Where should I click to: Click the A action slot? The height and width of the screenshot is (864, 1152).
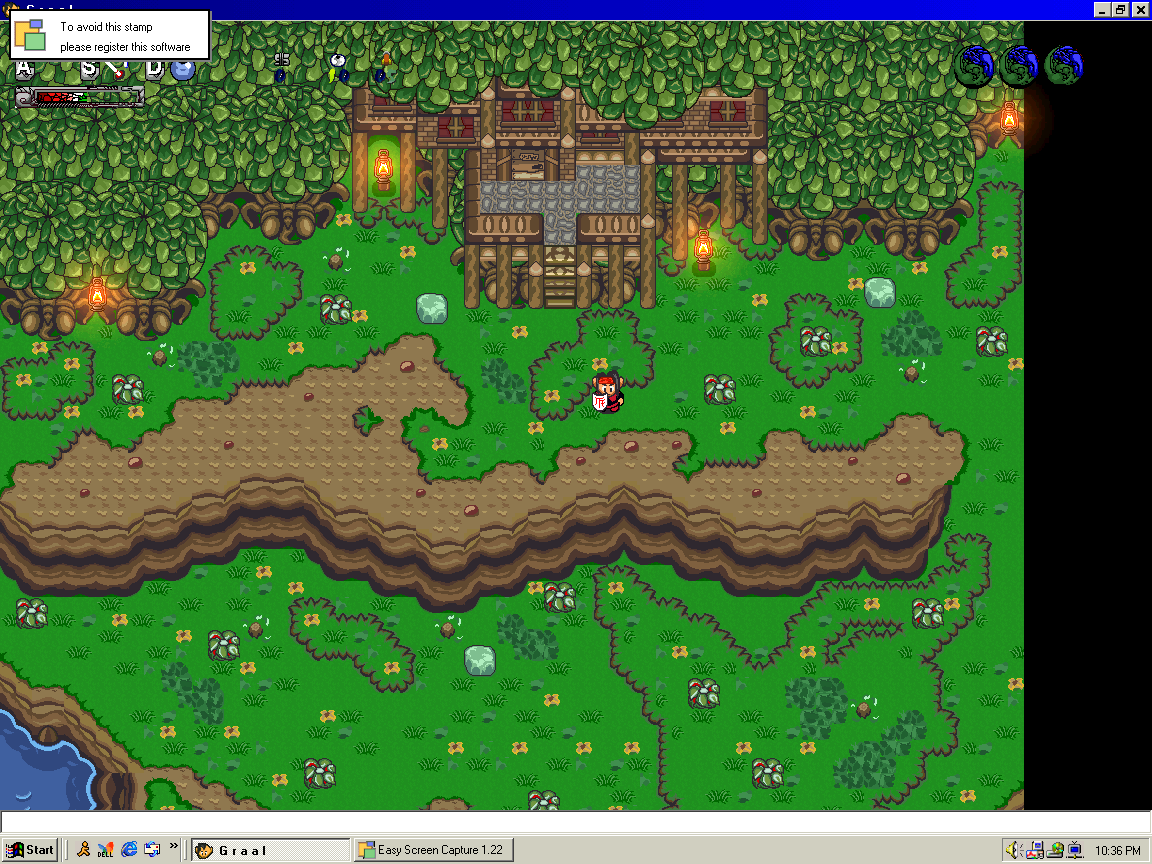[26, 69]
